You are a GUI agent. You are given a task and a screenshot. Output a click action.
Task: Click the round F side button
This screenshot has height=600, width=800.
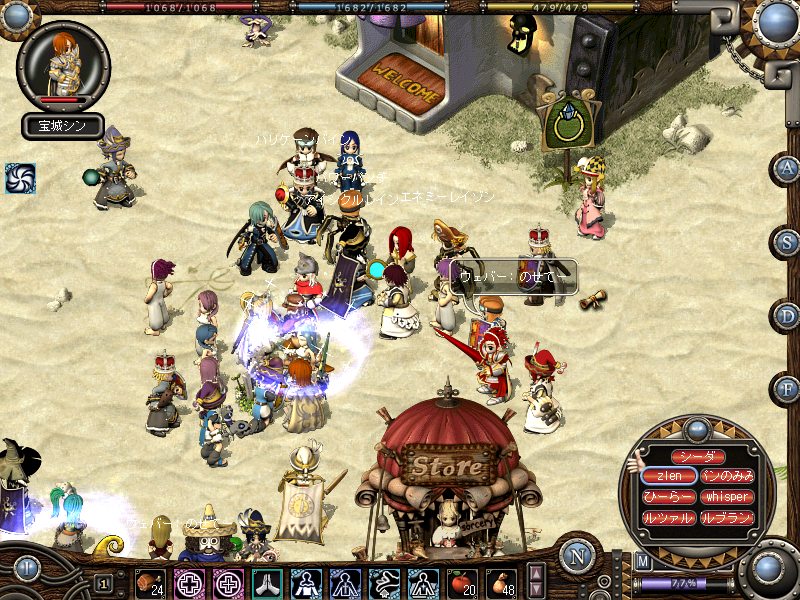(x=787, y=387)
